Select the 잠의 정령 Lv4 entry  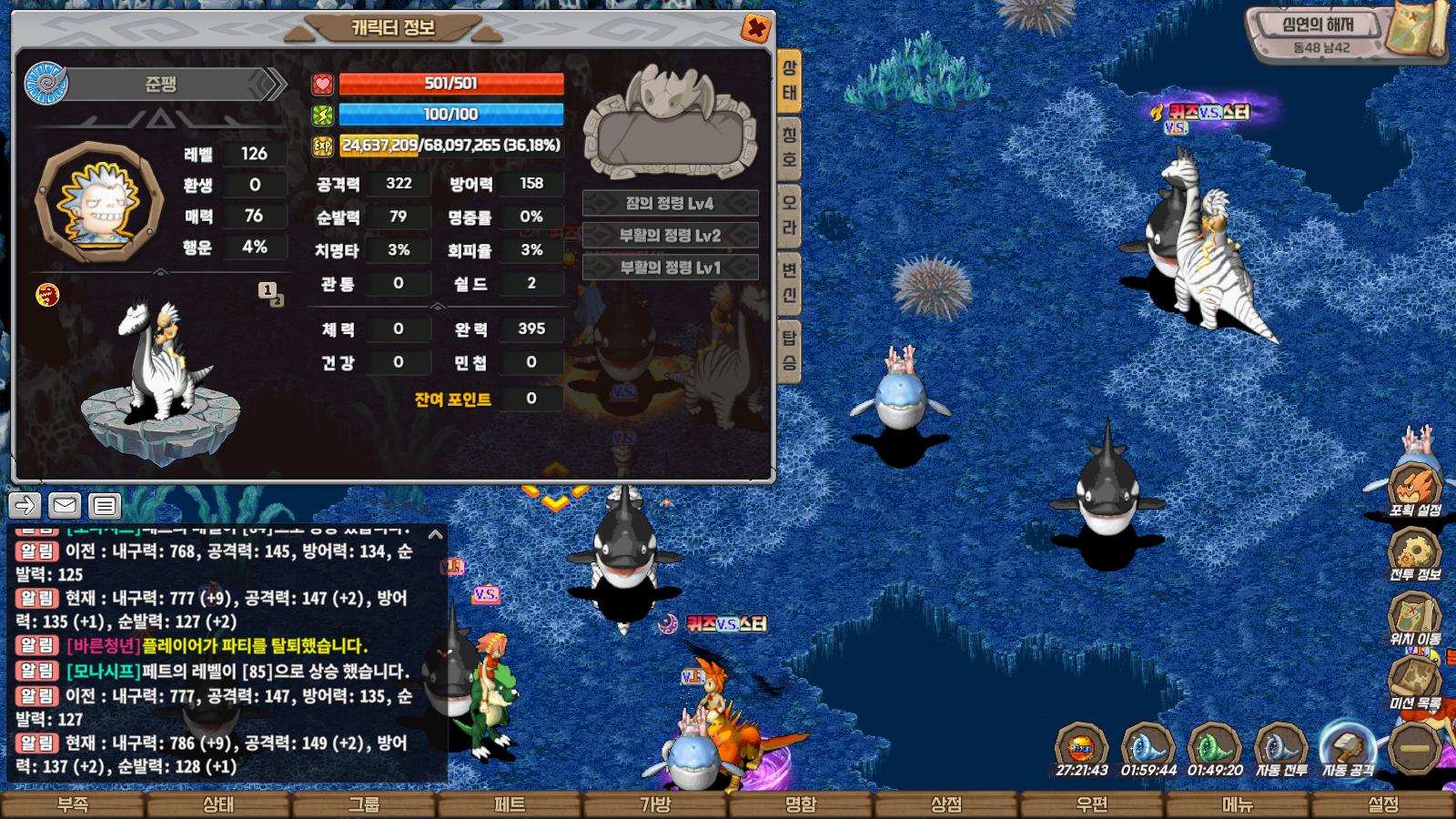tap(670, 203)
